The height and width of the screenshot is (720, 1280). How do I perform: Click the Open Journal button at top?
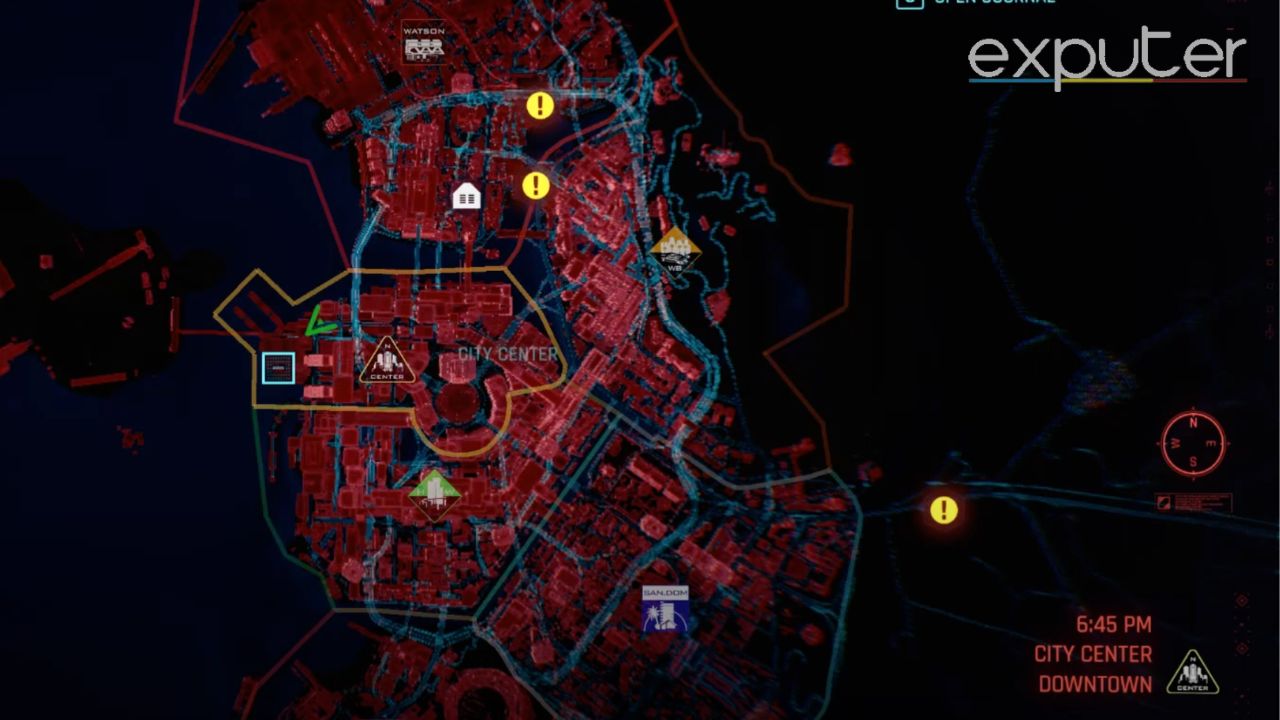975,4
